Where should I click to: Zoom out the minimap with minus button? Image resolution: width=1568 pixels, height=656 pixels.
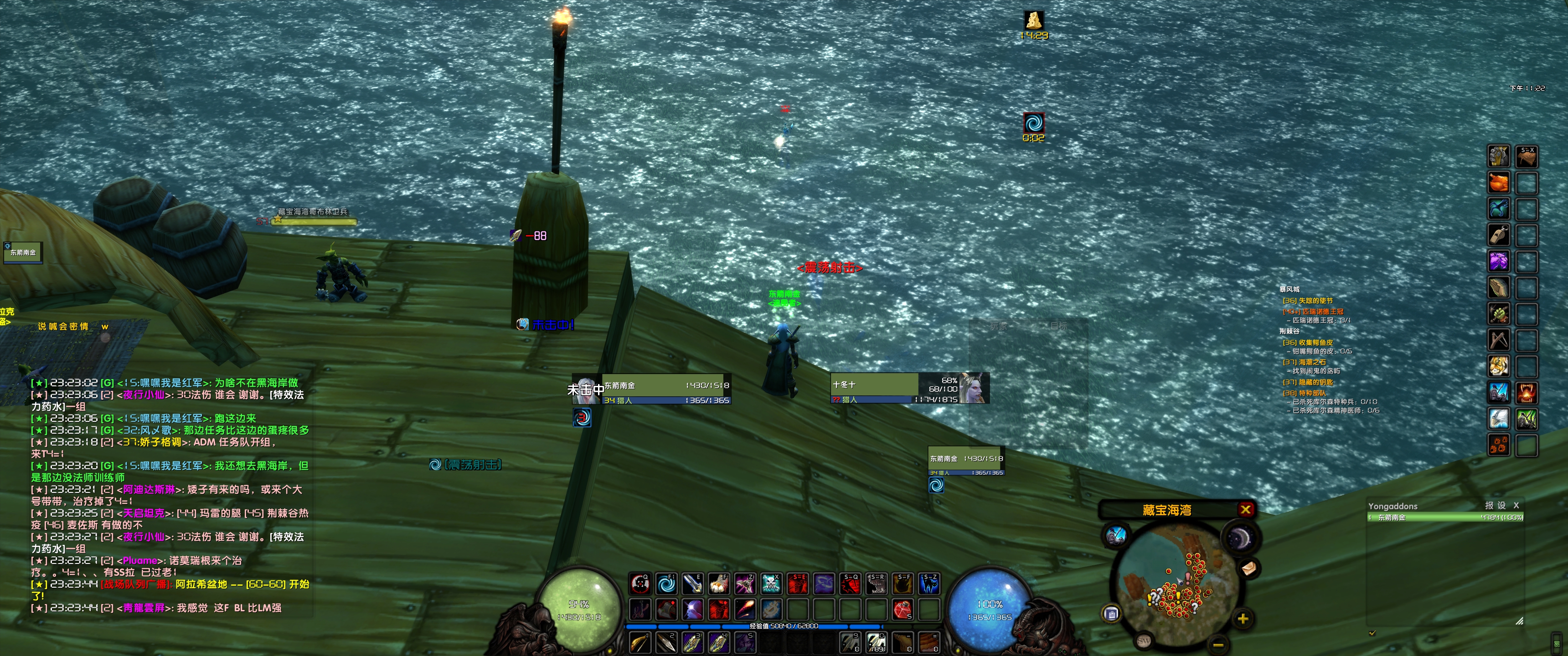[1218, 644]
